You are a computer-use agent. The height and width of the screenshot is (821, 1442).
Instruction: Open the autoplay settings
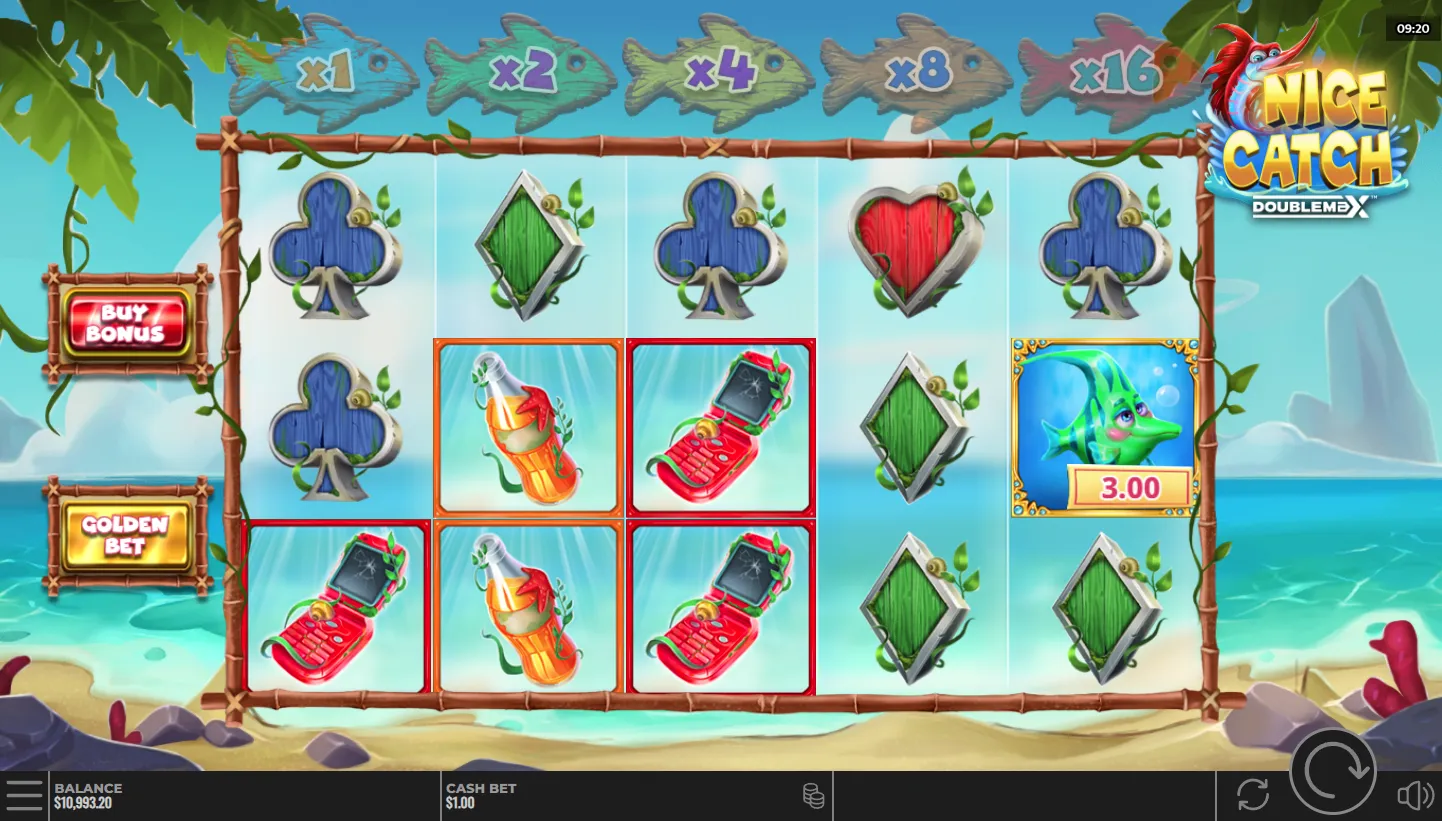(x=1252, y=795)
